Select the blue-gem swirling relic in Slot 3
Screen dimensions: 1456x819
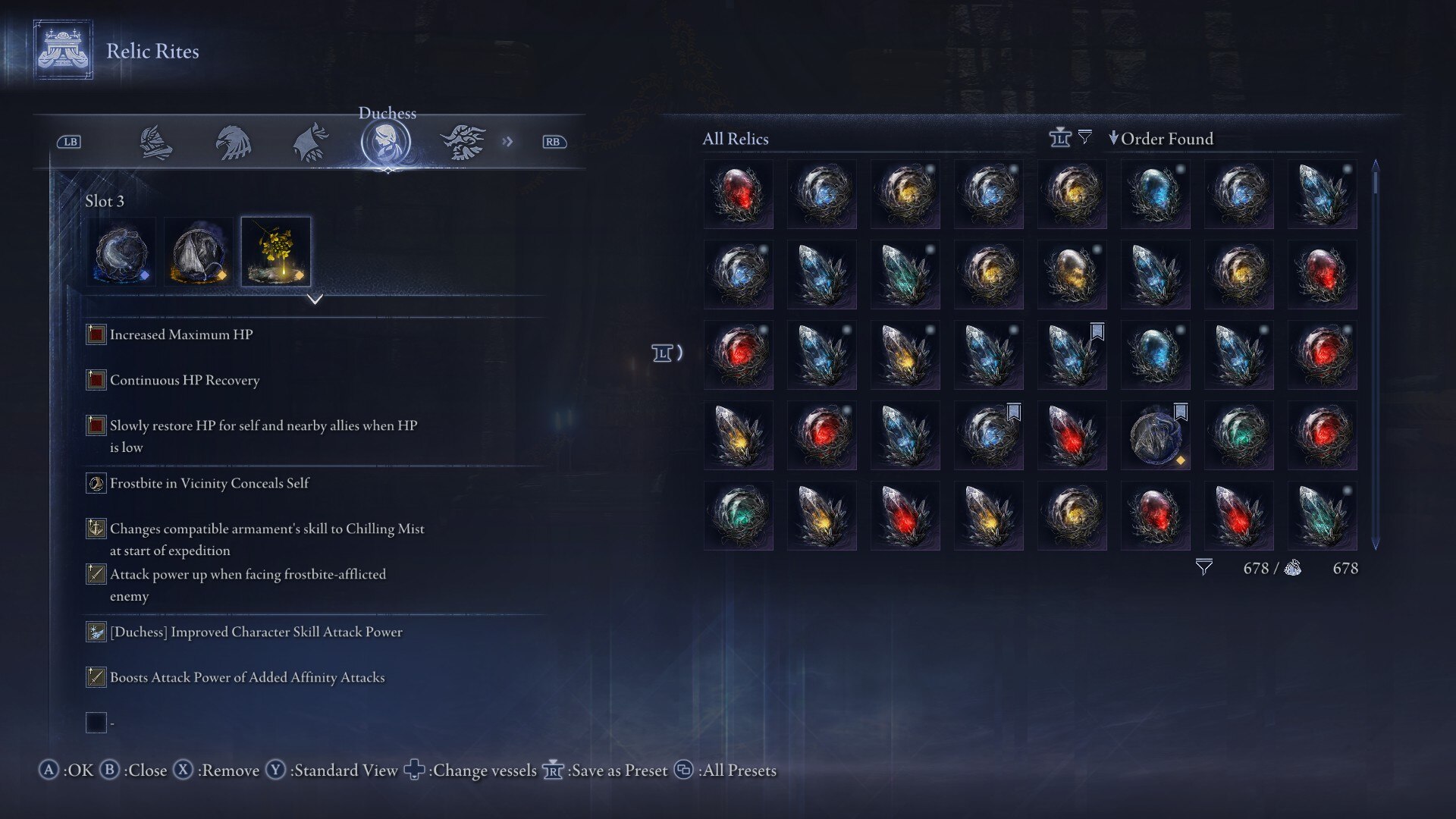point(121,252)
